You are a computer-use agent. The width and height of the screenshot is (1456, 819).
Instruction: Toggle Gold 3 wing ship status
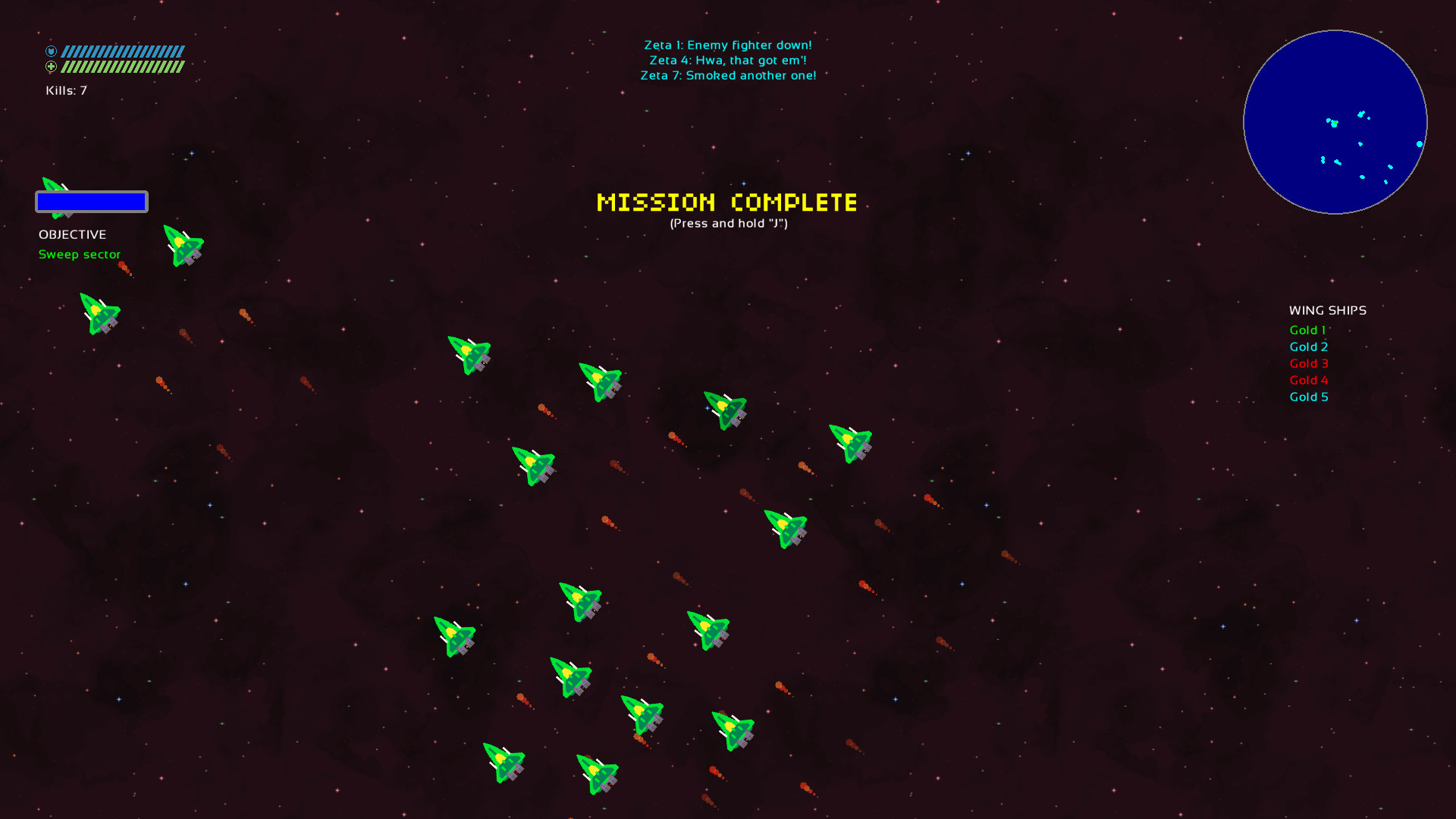click(x=1308, y=363)
